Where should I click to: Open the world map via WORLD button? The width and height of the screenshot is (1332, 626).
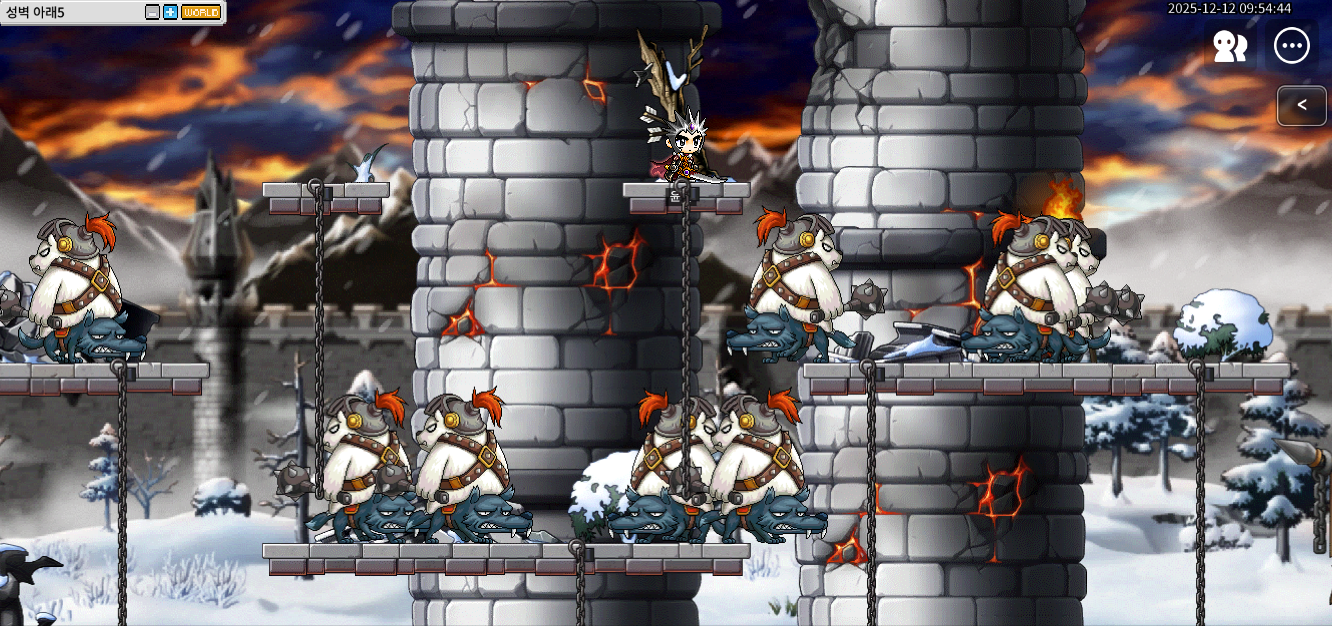coord(201,12)
